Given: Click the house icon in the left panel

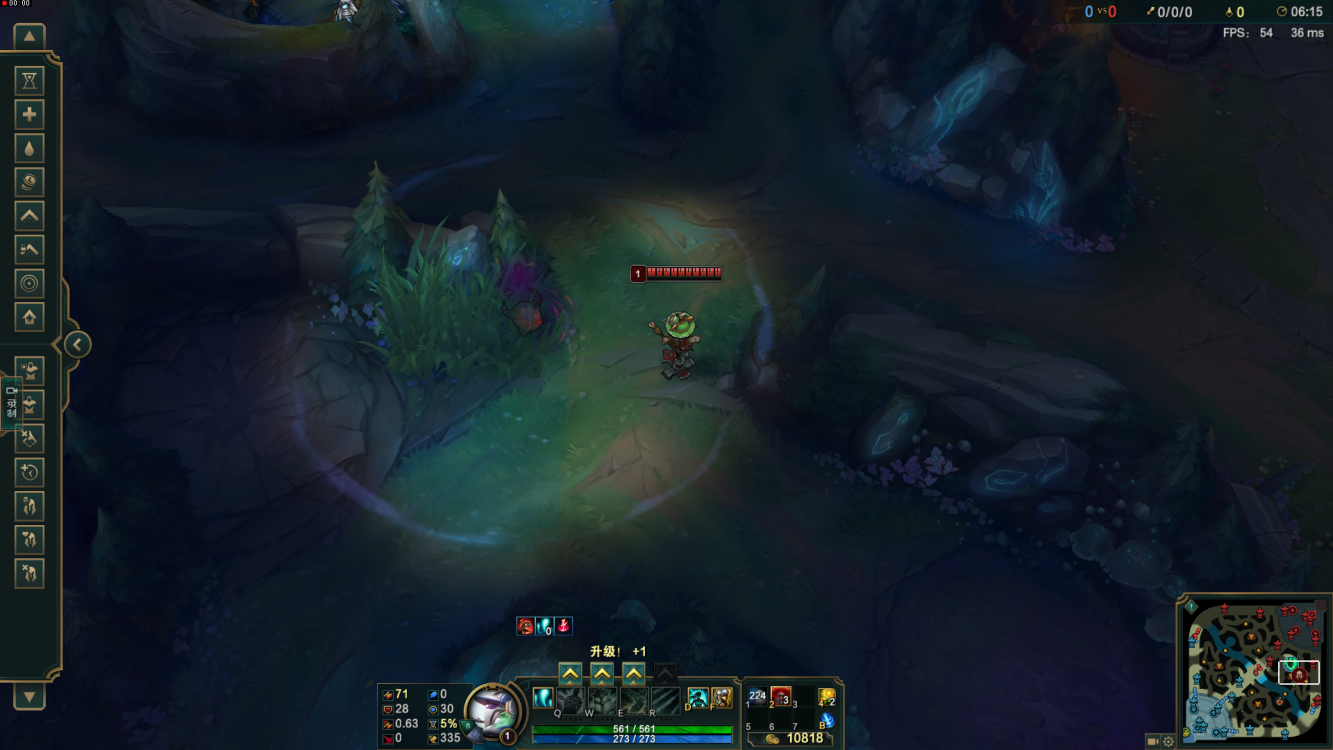Looking at the screenshot, I should pyautogui.click(x=29, y=317).
